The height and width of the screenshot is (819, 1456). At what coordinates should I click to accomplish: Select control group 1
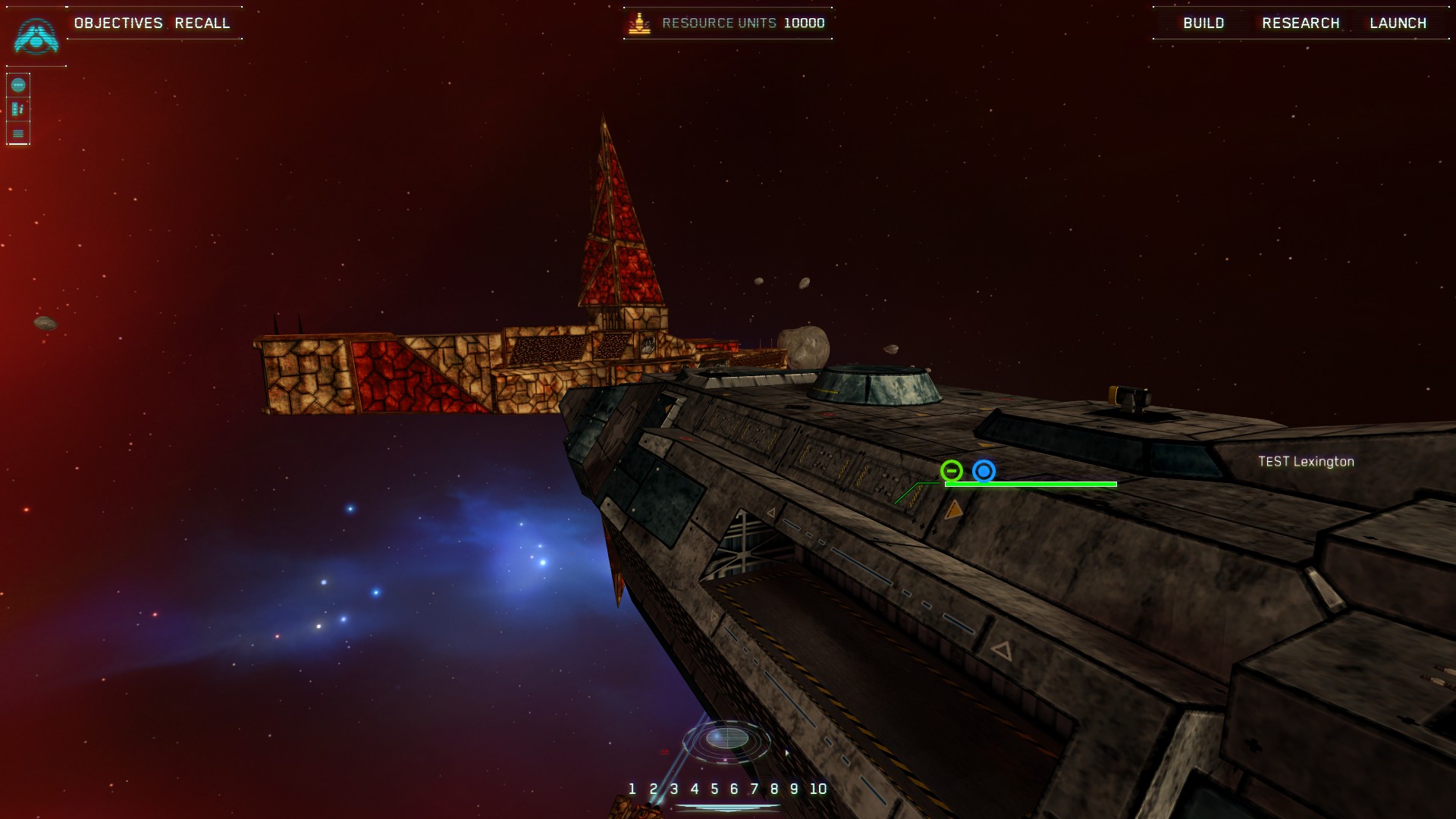coord(632,789)
